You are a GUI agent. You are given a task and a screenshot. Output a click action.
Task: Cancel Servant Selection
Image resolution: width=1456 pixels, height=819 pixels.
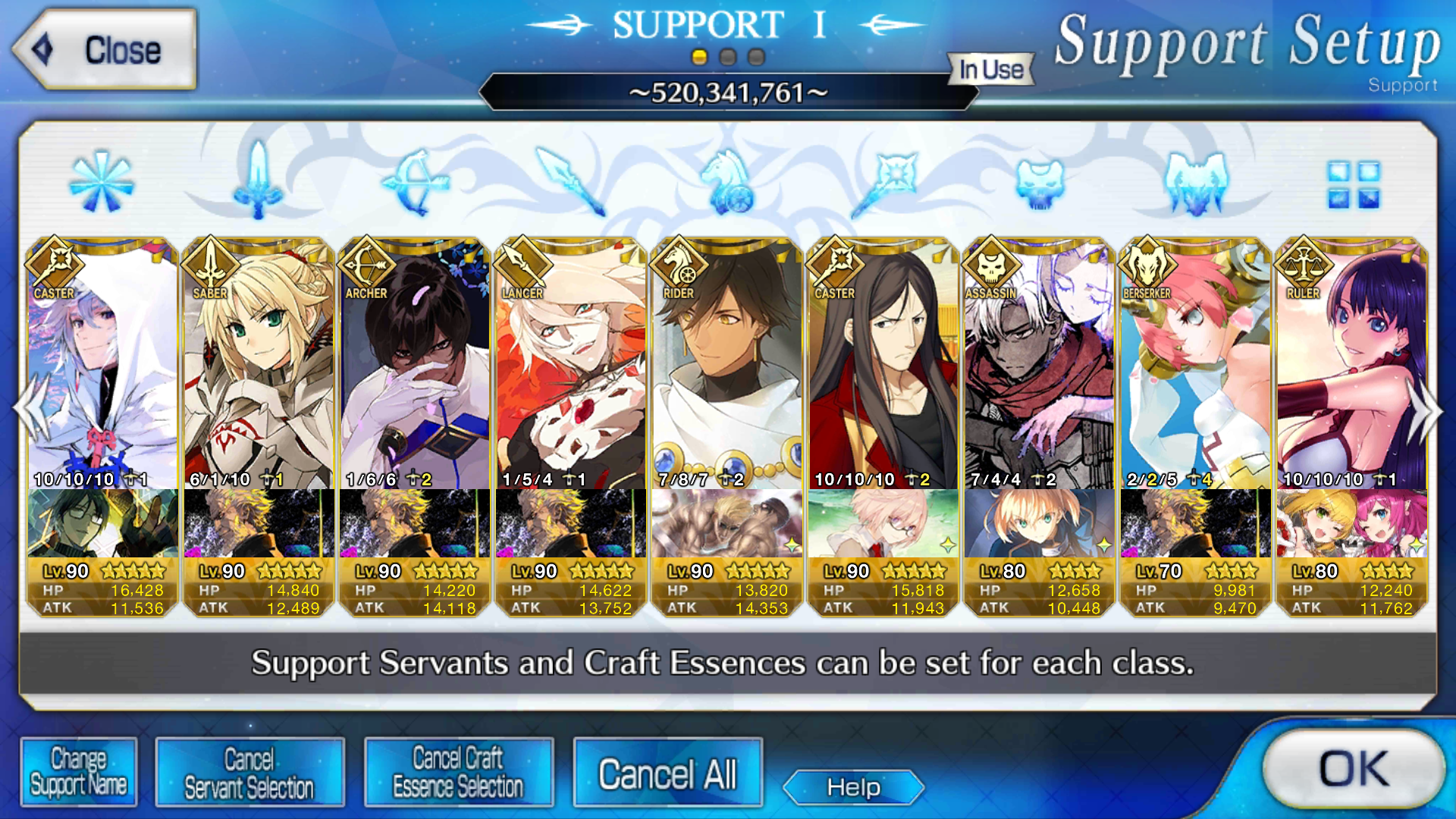click(249, 772)
